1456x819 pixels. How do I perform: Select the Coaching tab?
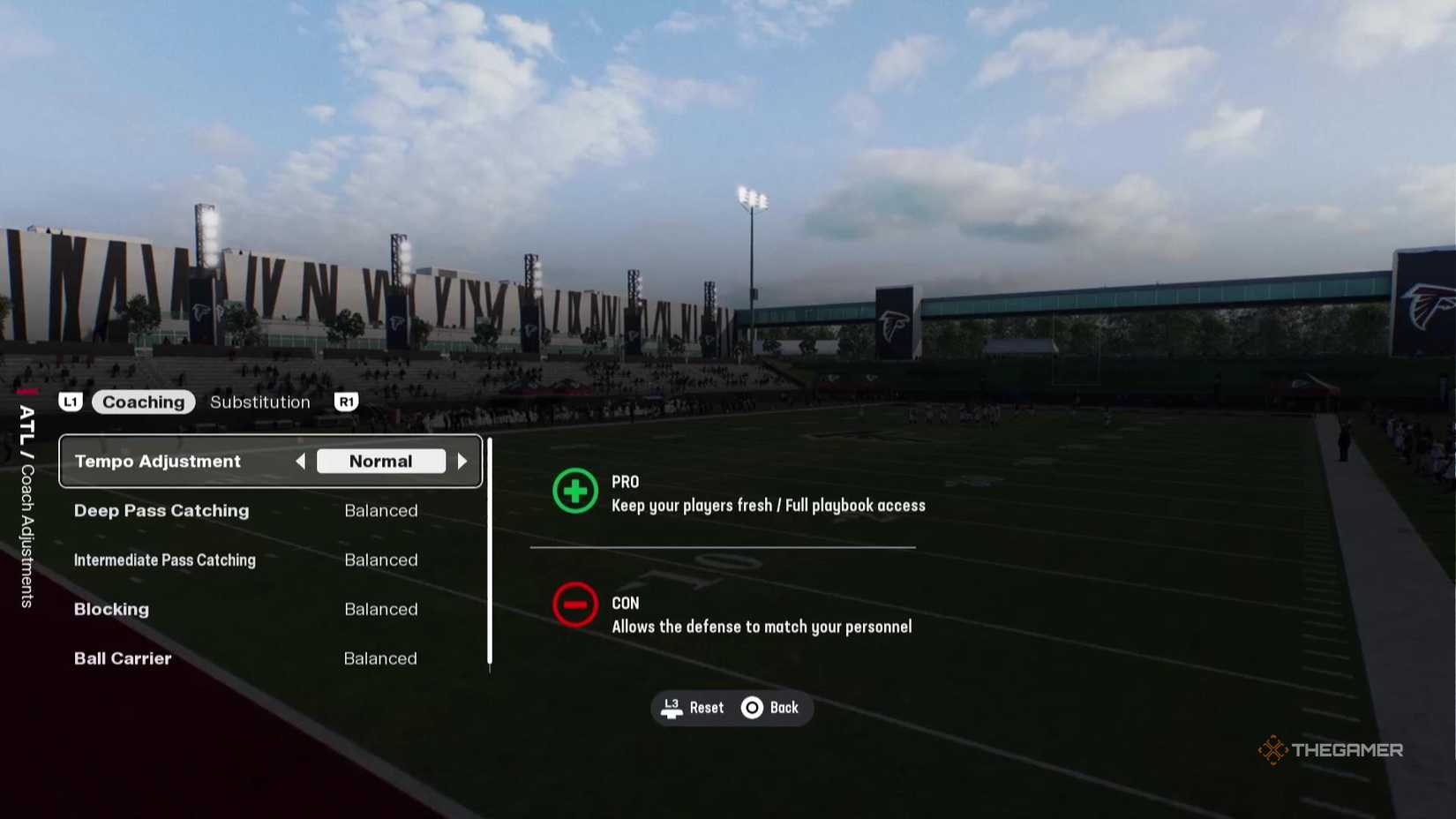pyautogui.click(x=143, y=402)
